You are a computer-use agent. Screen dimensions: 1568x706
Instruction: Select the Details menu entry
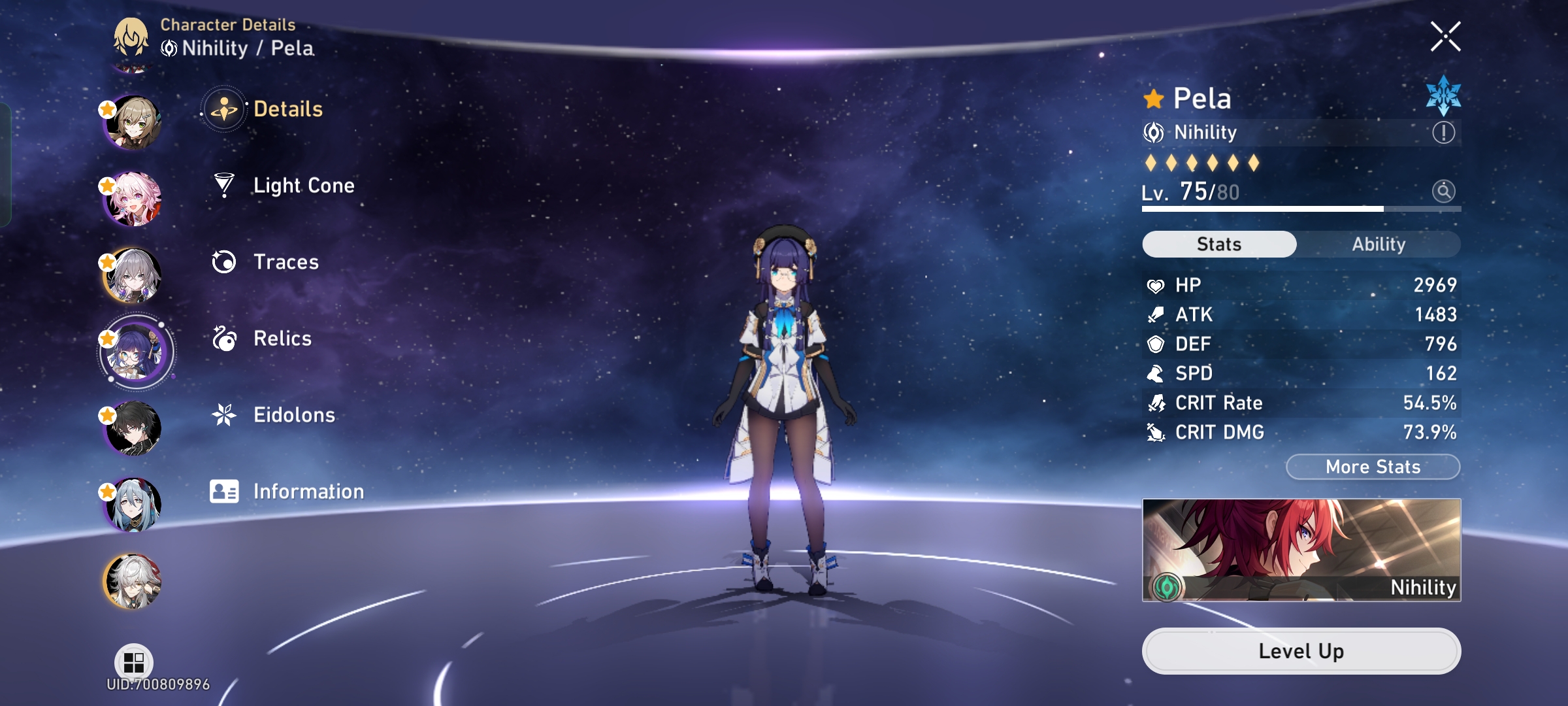pyautogui.click(x=287, y=110)
